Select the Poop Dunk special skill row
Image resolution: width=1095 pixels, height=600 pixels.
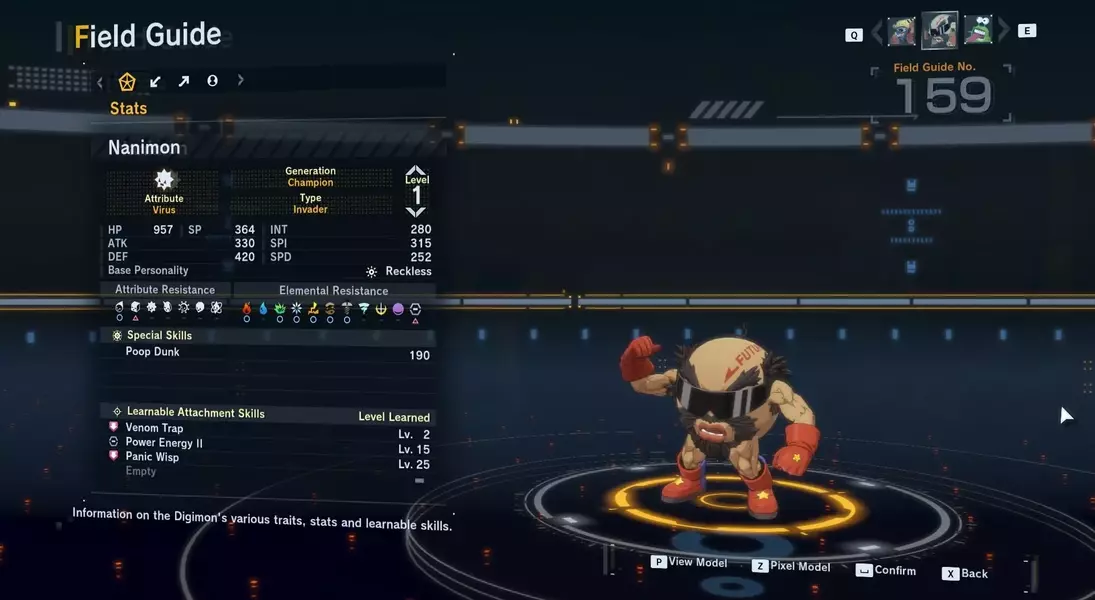(270, 353)
